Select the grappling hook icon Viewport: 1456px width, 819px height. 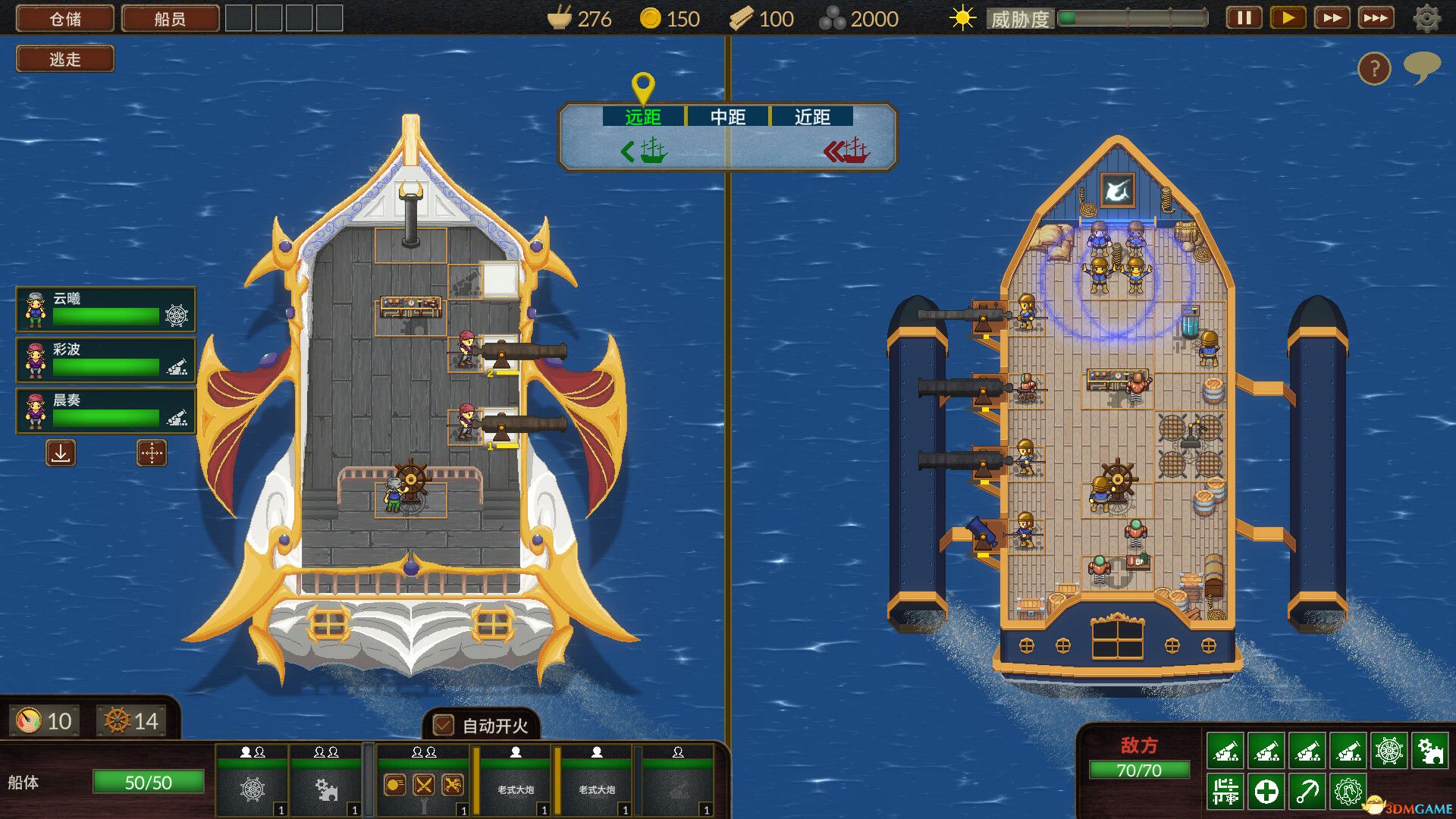click(x=1307, y=792)
